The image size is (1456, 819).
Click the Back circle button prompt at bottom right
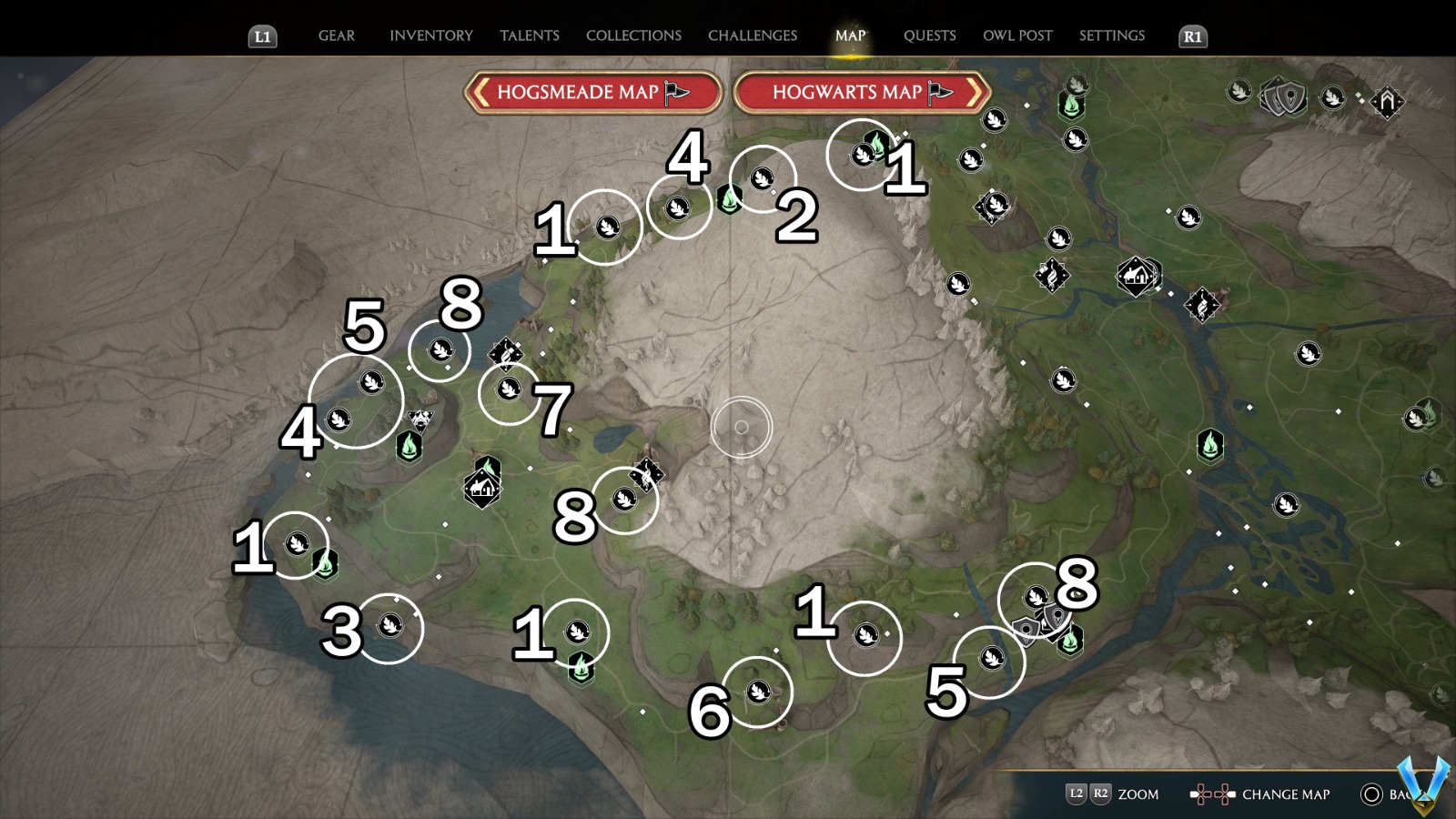tap(1370, 794)
